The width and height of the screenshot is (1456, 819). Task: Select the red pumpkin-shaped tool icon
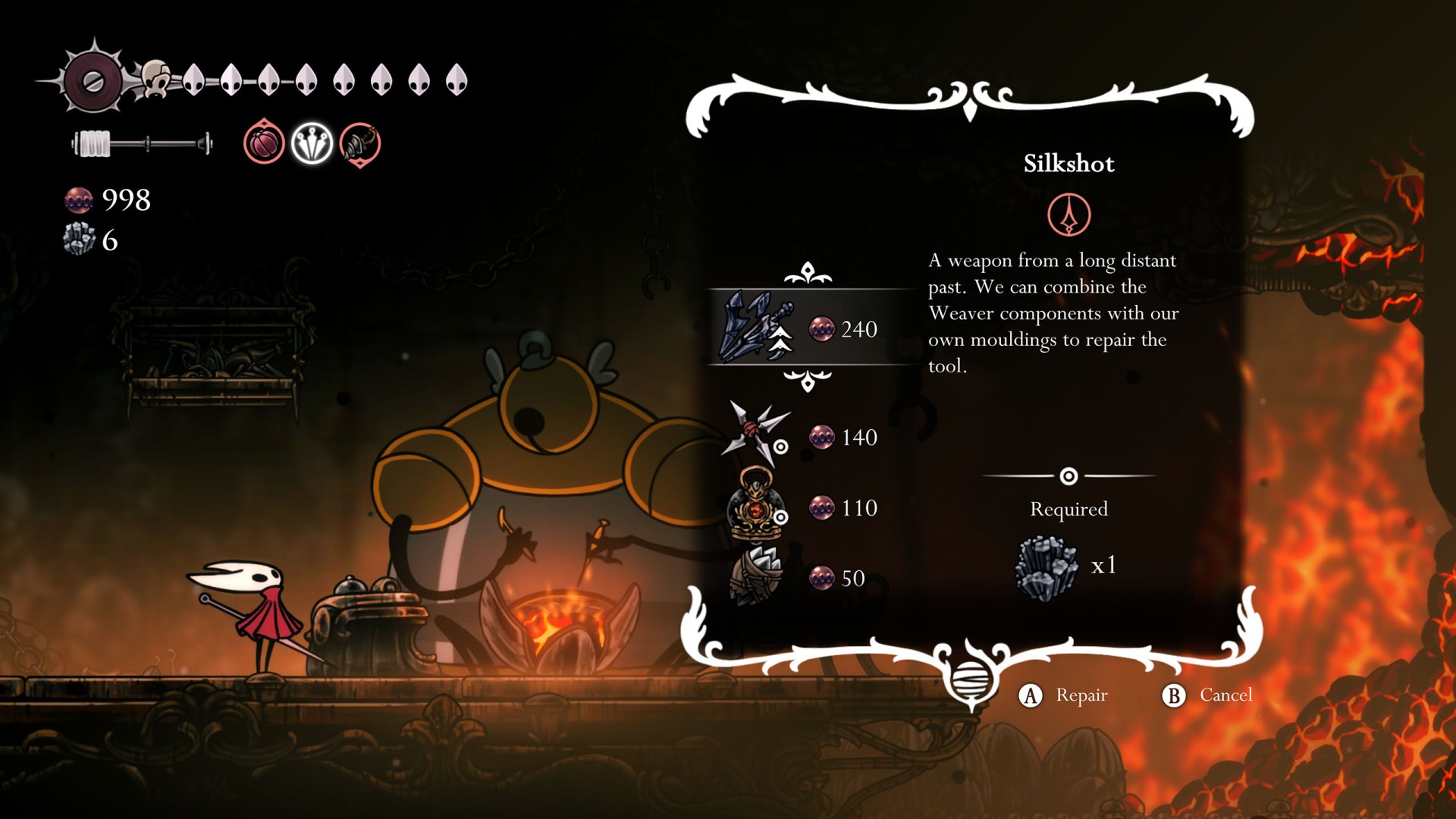(x=264, y=143)
